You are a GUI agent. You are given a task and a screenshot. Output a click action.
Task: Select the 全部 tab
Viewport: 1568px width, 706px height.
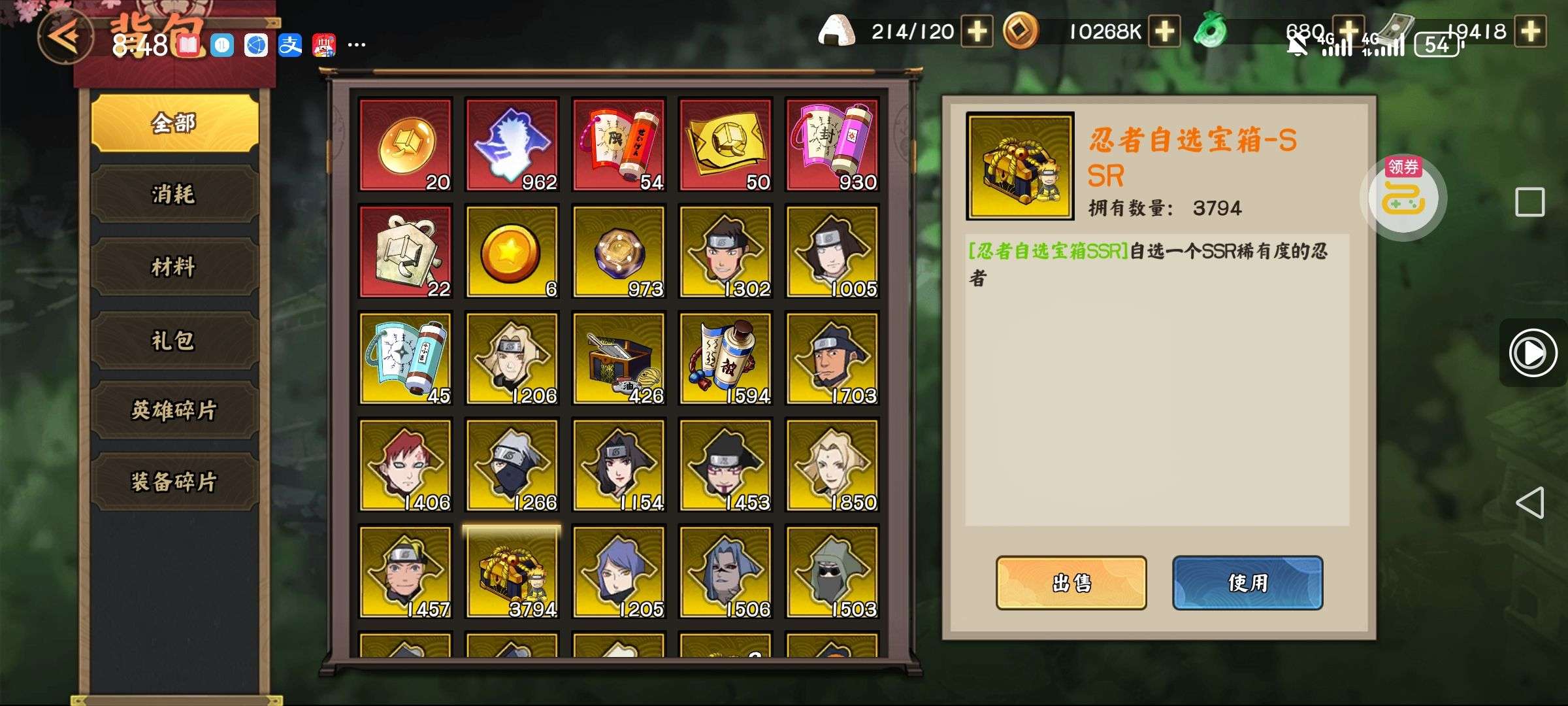(x=174, y=123)
